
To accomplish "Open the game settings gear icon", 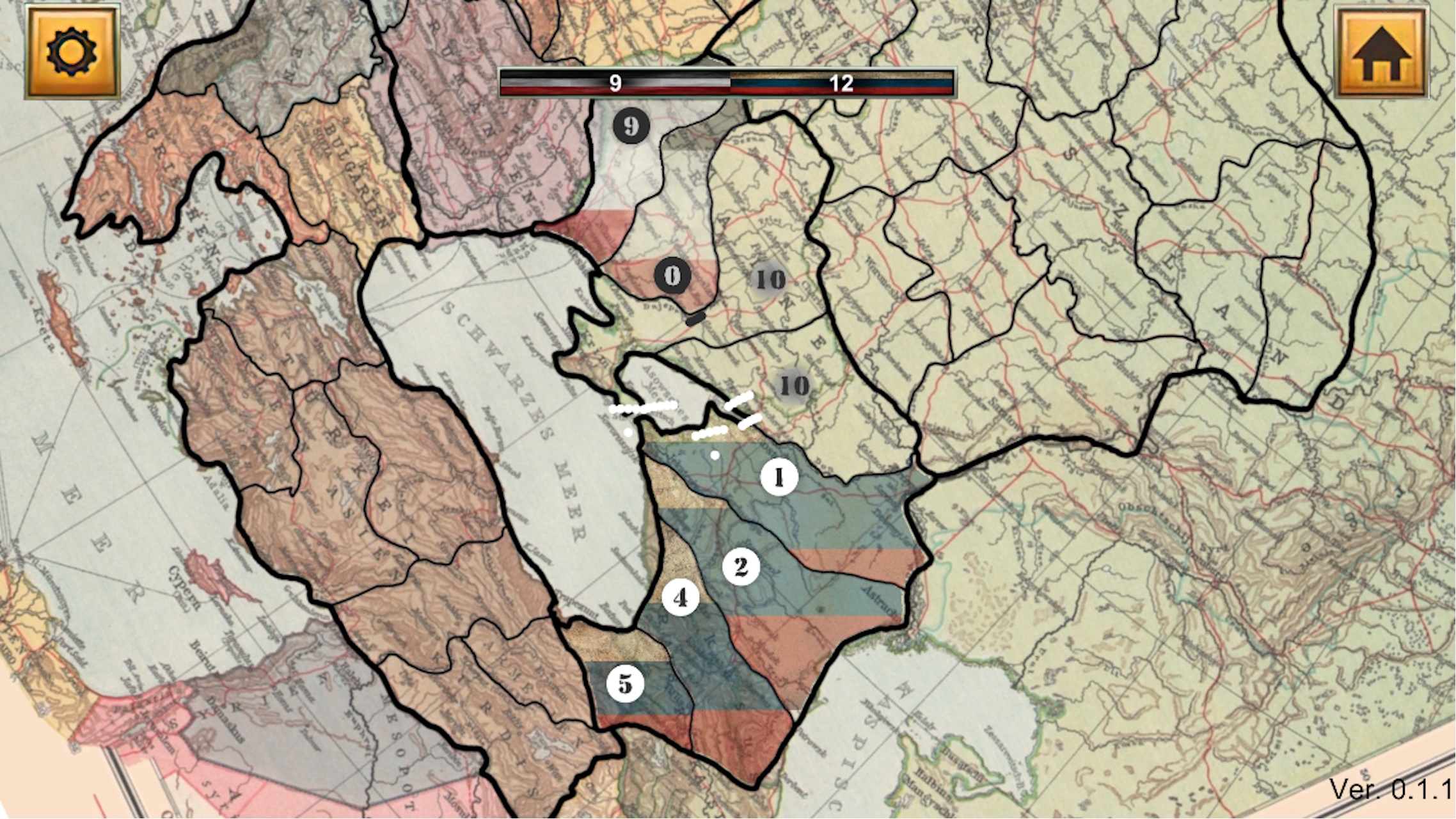I will [72, 50].
